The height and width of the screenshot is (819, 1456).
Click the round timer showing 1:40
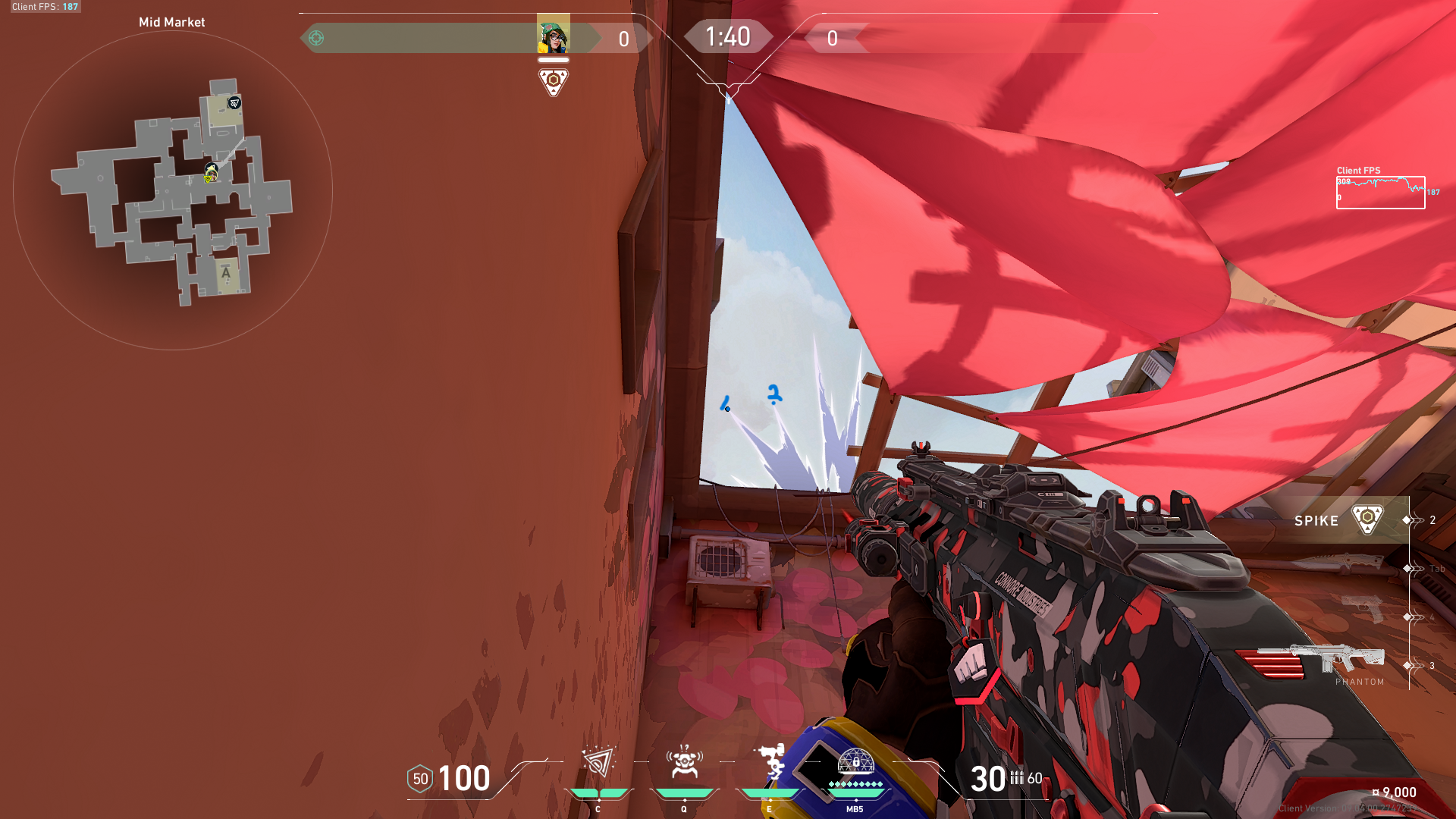(x=728, y=36)
